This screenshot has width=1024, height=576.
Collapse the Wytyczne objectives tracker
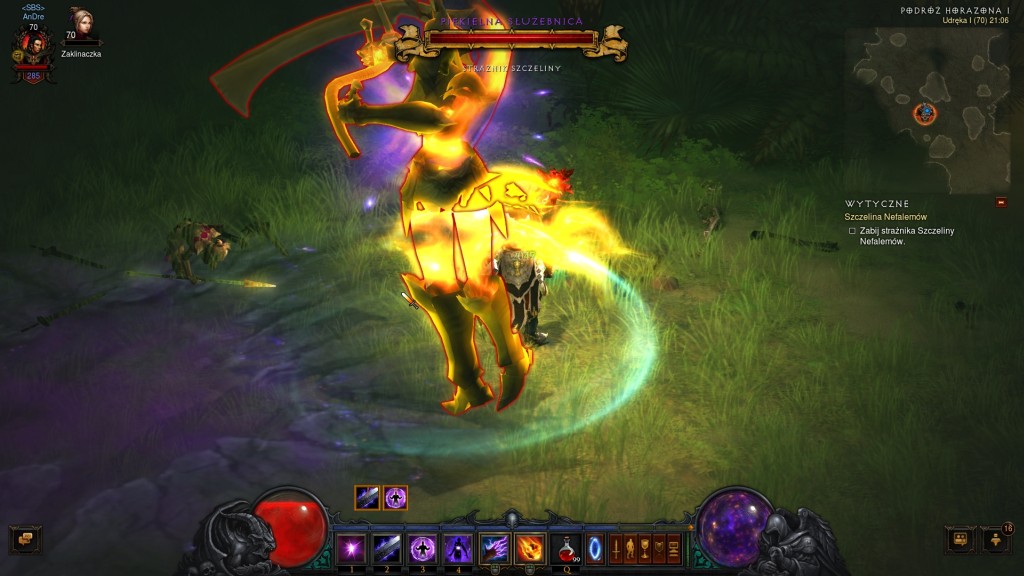tap(1001, 203)
